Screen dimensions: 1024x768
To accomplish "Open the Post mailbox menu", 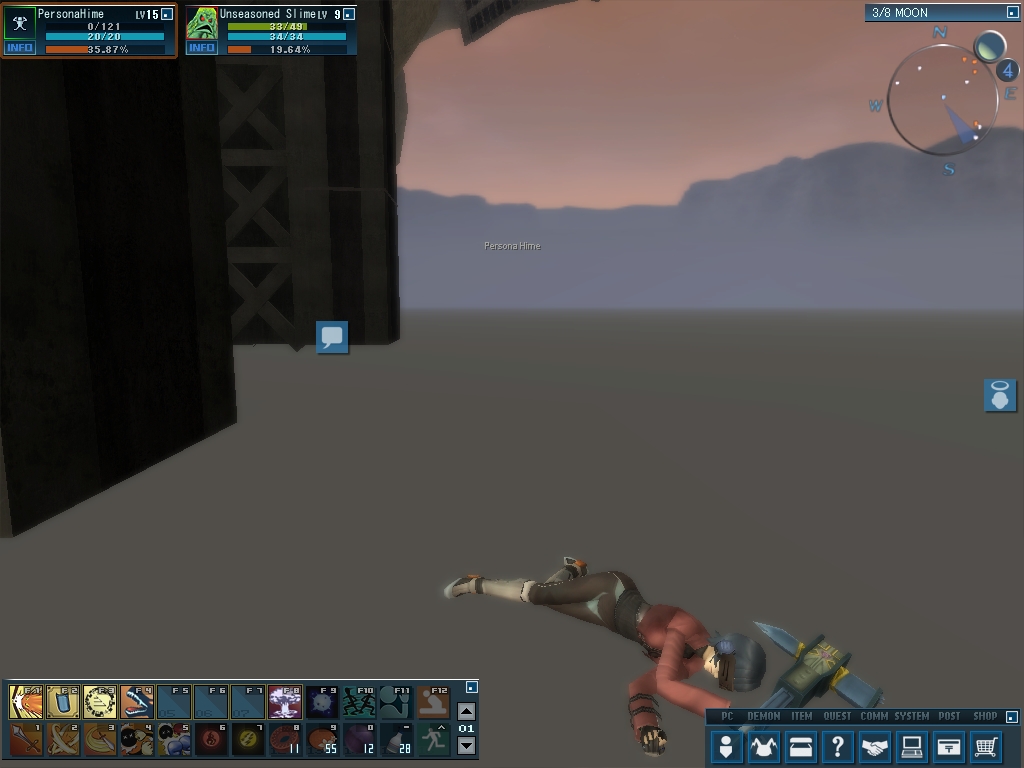I will 948,746.
